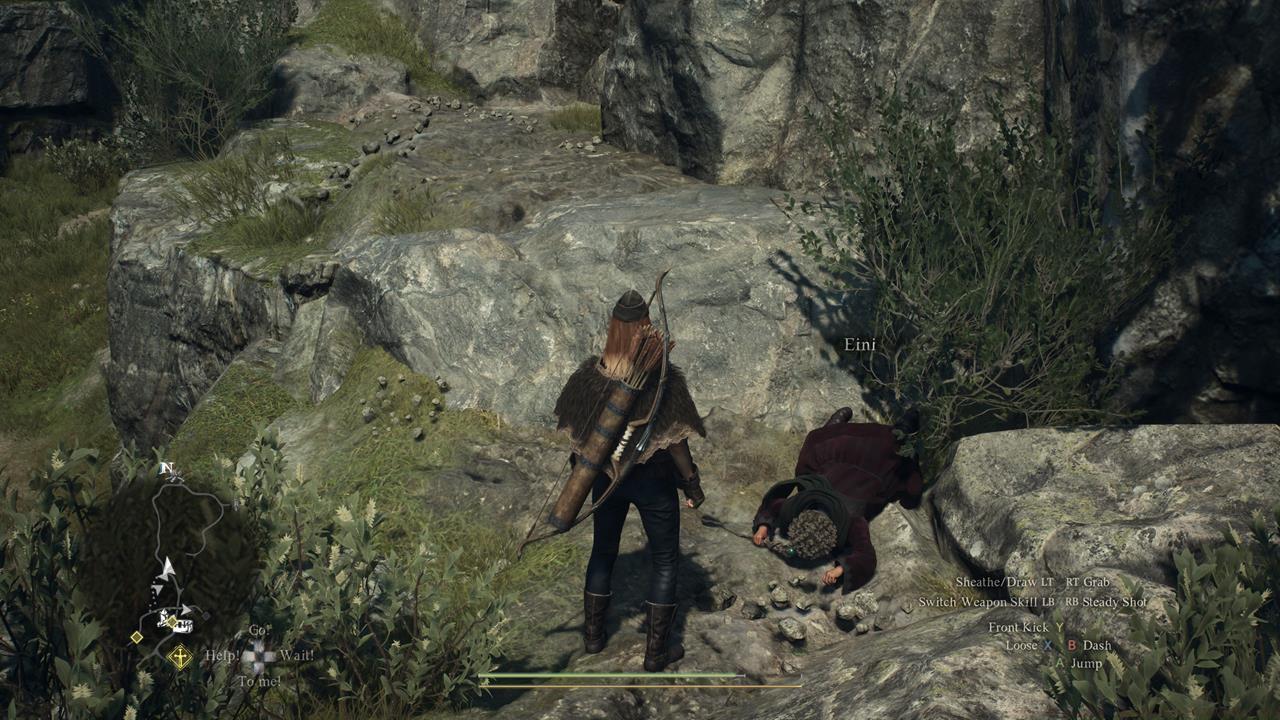
Task: Select the small yellow diamond marker on minimap
Action: coord(136,637)
